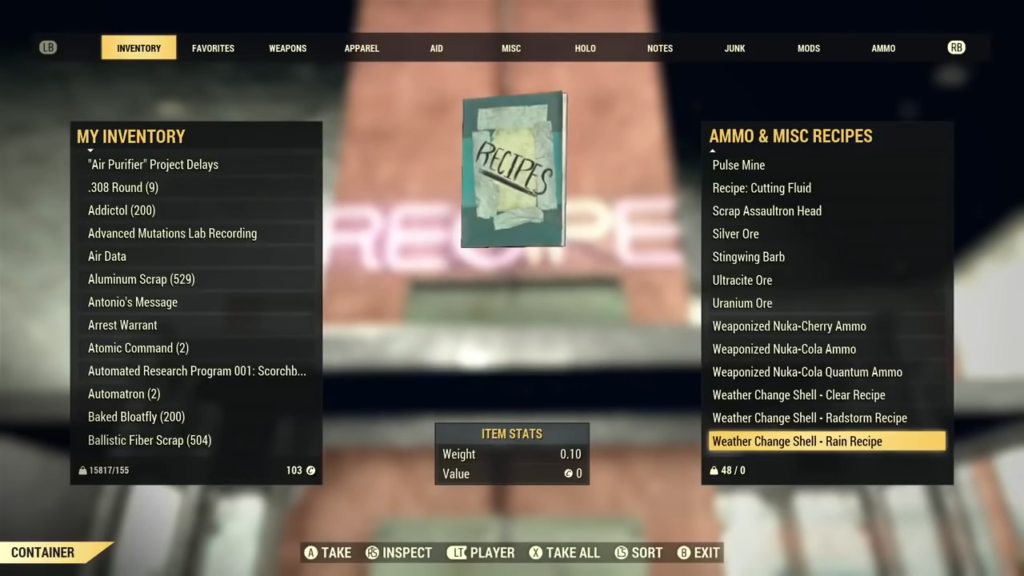Image resolution: width=1024 pixels, height=576 pixels.
Task: Show the Apparel tab
Action: [x=362, y=48]
